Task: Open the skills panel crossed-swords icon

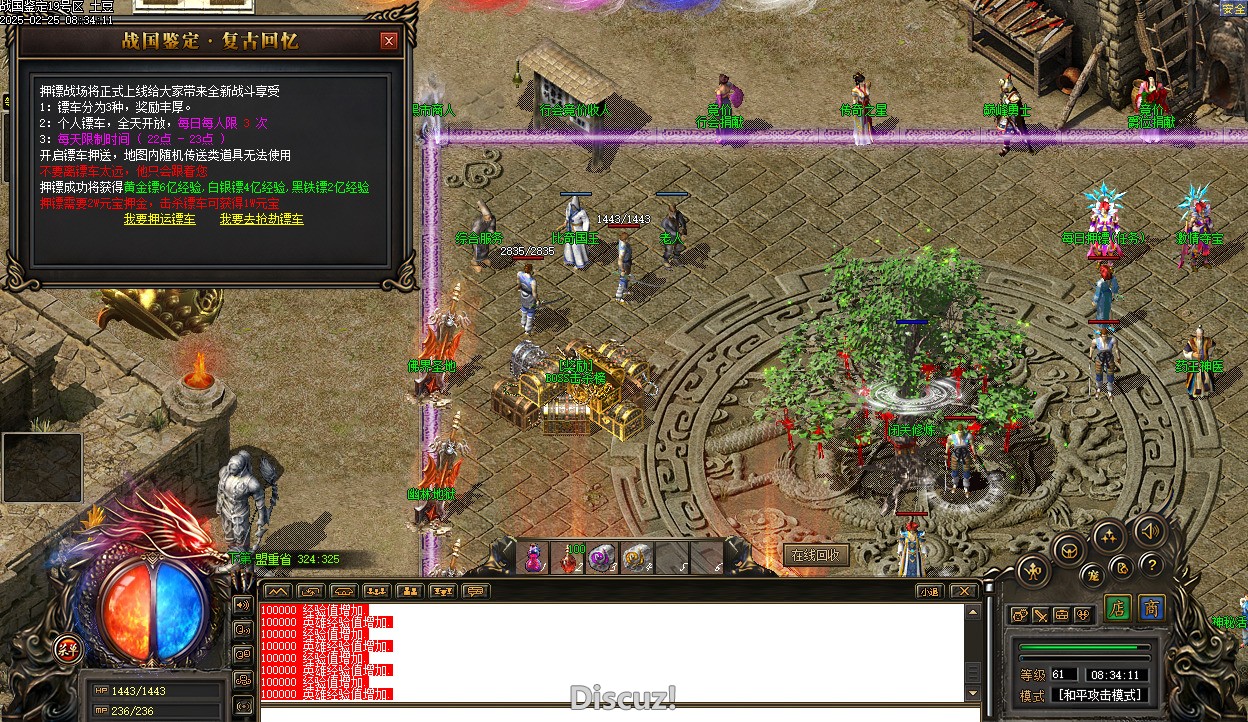Action: [1040, 615]
